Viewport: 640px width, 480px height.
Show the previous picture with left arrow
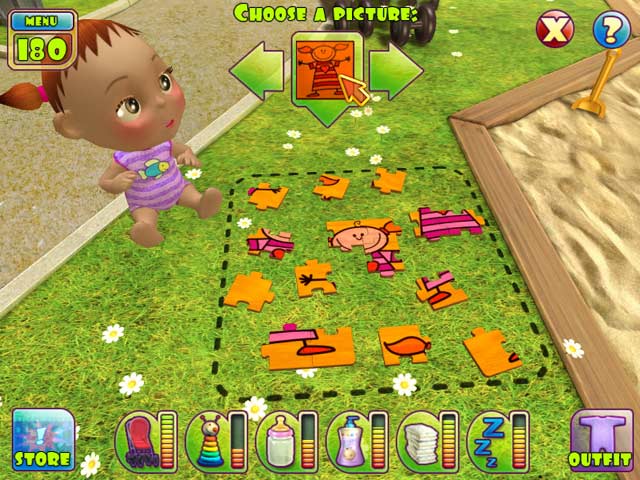(x=258, y=68)
